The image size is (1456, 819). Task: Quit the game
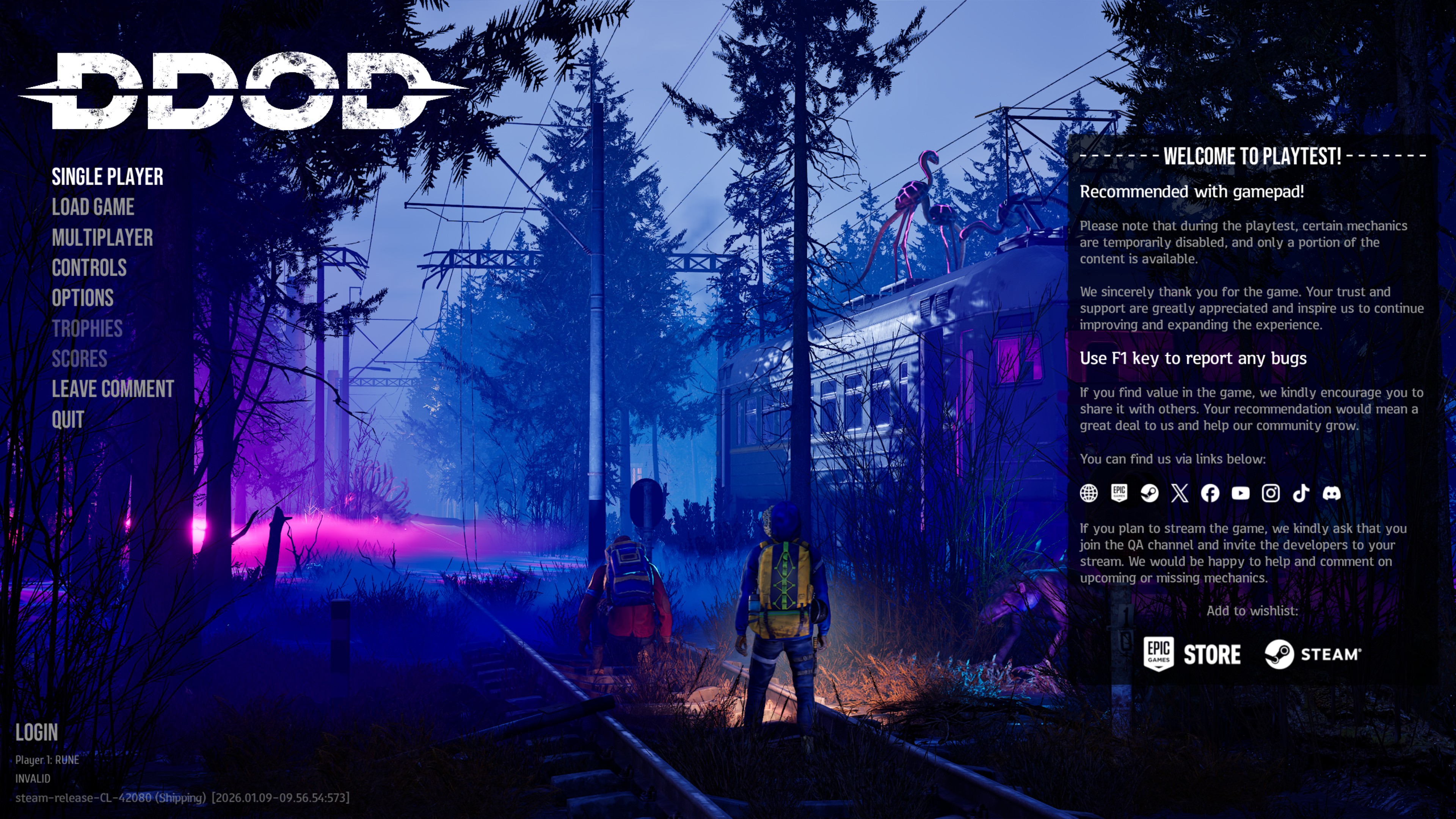coord(68,420)
